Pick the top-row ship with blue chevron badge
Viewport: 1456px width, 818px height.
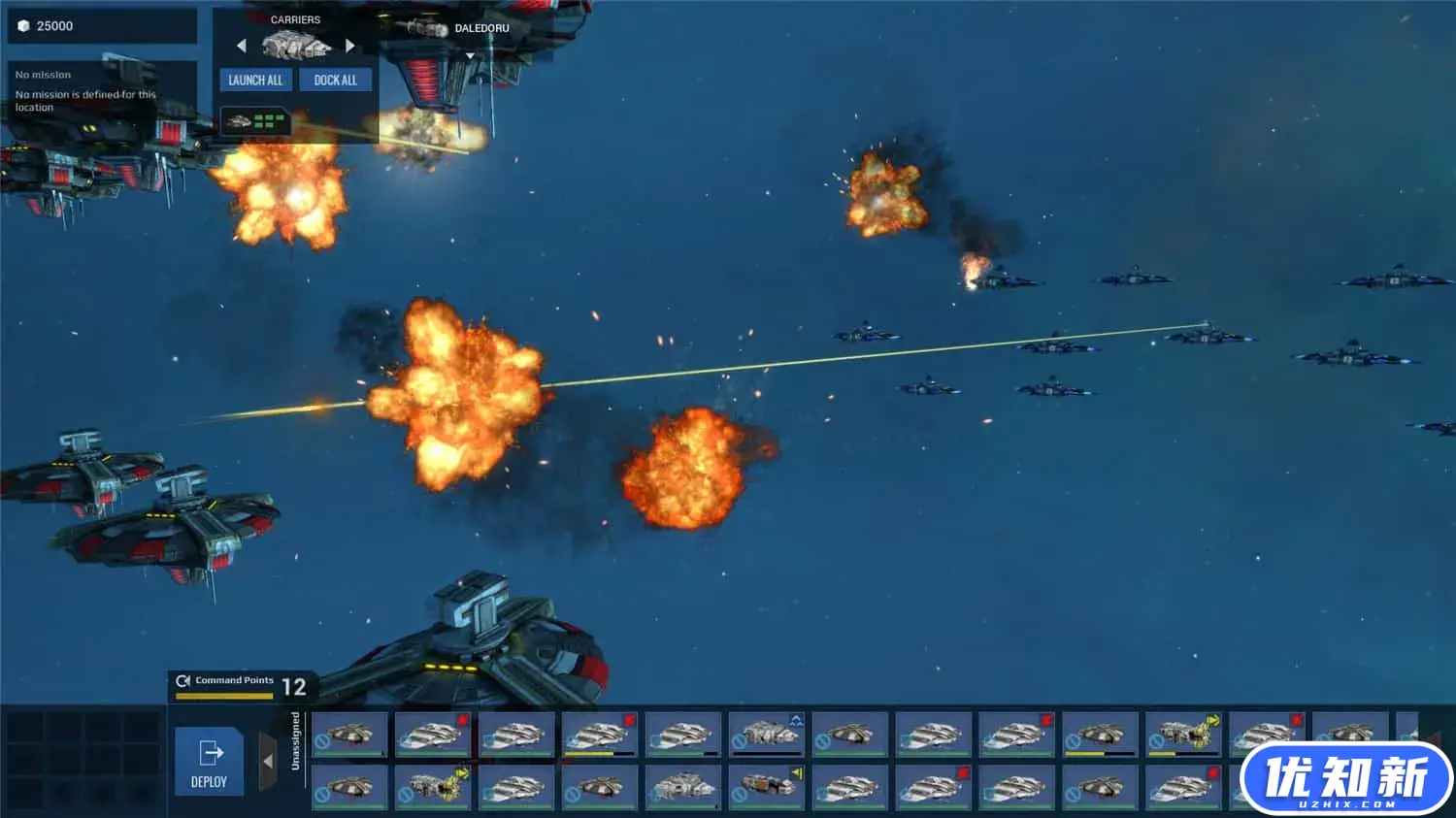pyautogui.click(x=767, y=735)
